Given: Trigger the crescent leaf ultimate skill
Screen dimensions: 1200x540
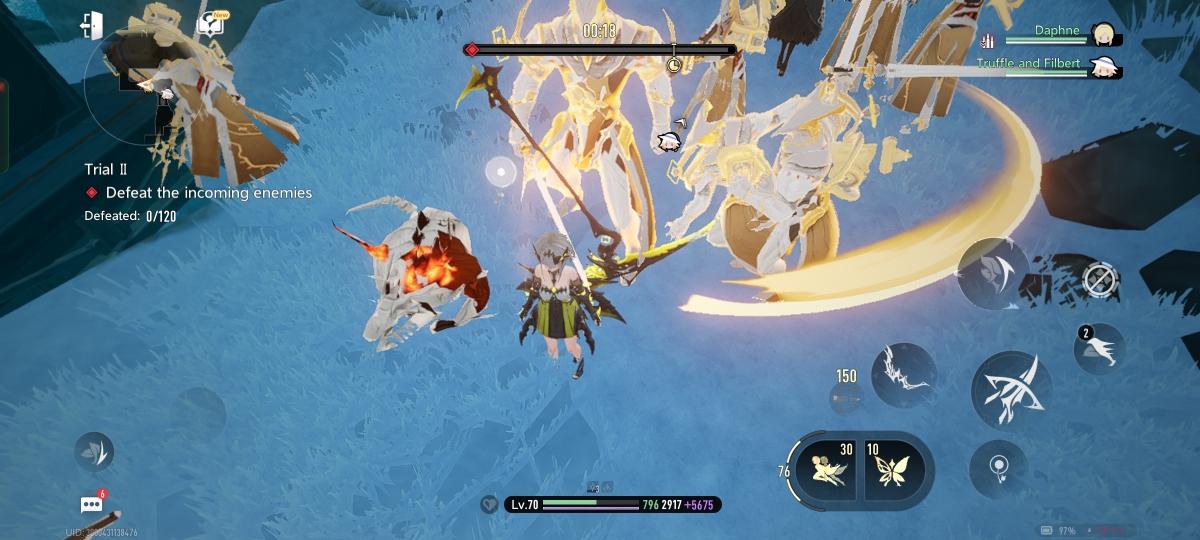Looking at the screenshot, I should 993,273.
